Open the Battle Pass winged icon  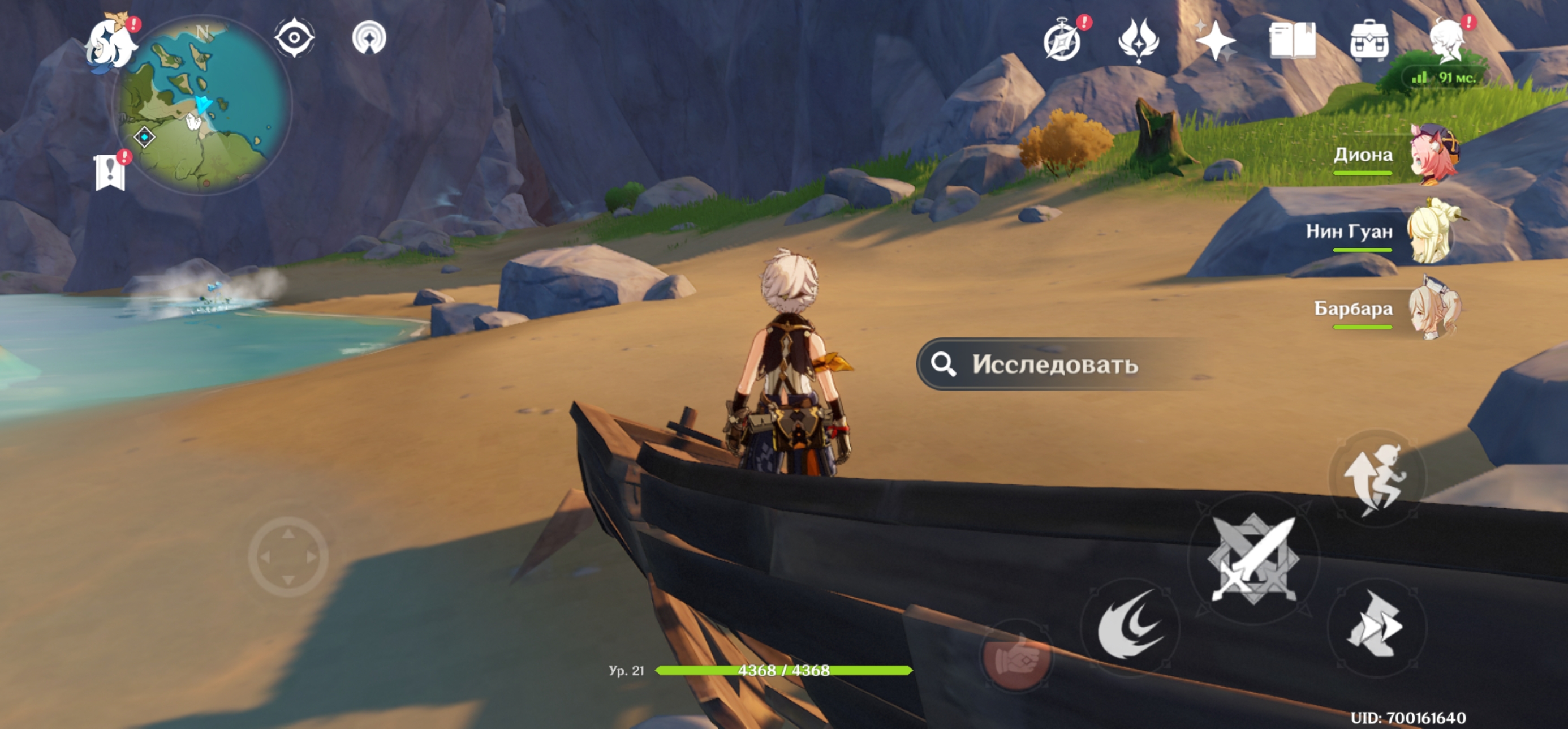1138,40
